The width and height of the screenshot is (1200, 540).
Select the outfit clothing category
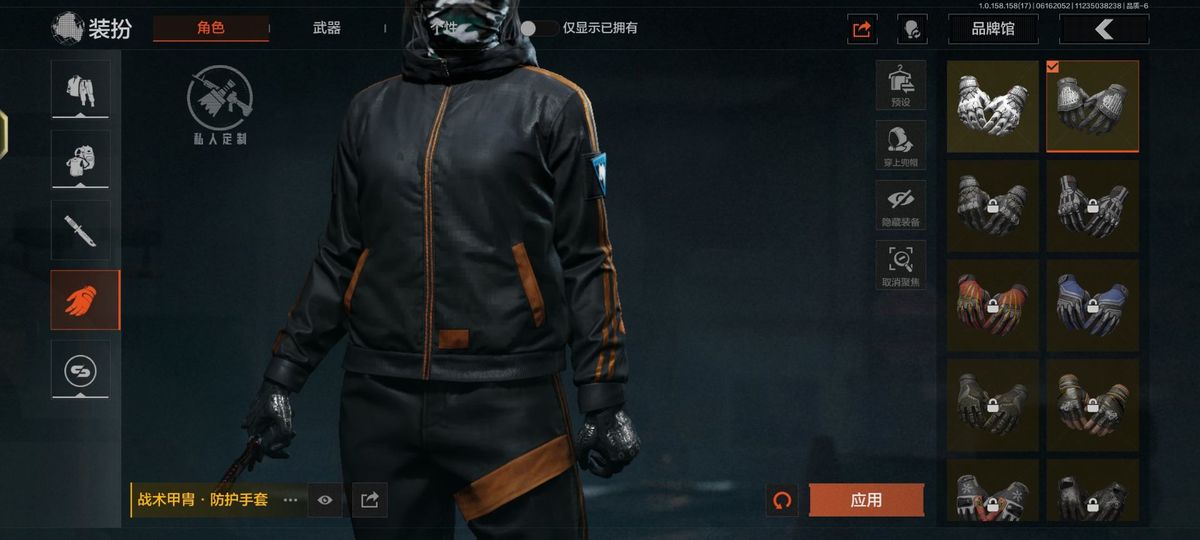pos(81,89)
